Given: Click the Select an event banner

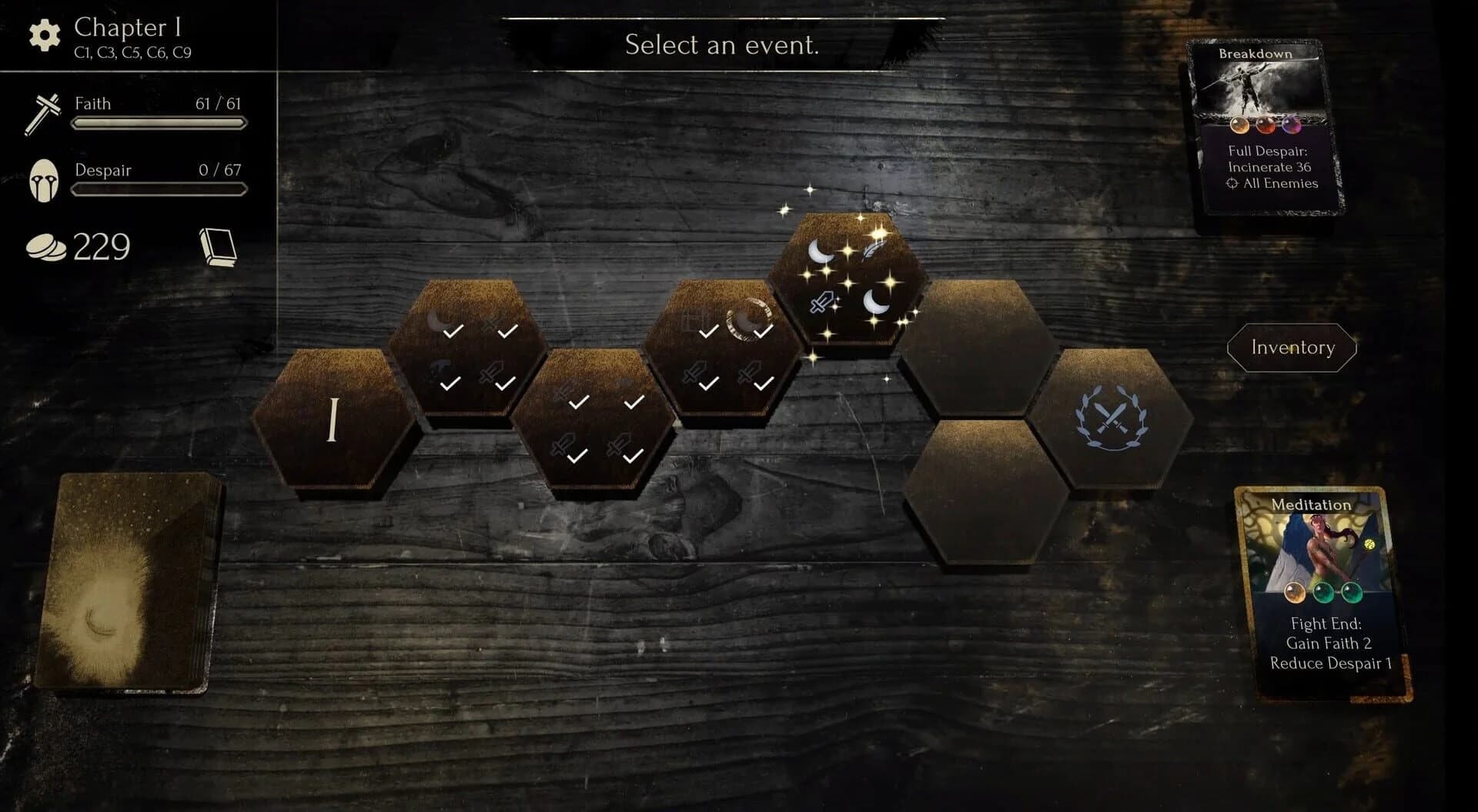Looking at the screenshot, I should pos(722,45).
